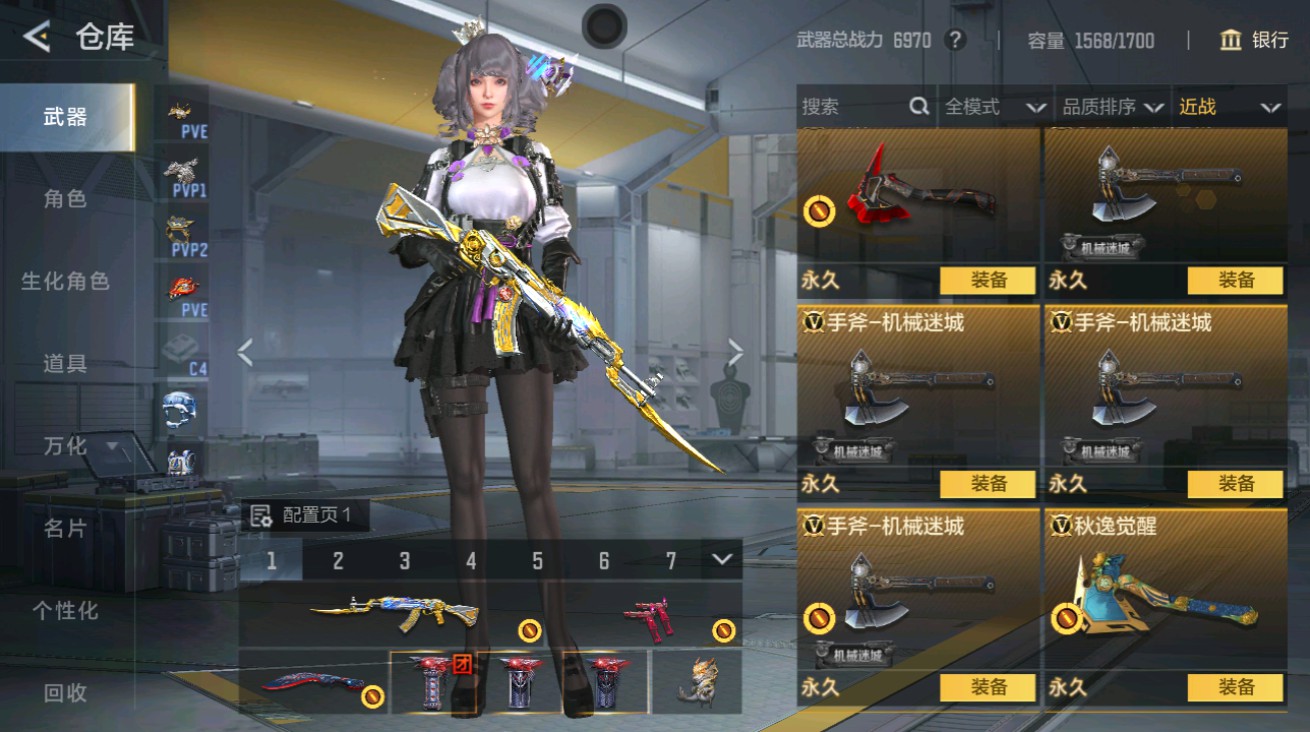Open the 近战 weapon type dropdown
Image resolution: width=1310 pixels, height=732 pixels.
pos(1229,107)
